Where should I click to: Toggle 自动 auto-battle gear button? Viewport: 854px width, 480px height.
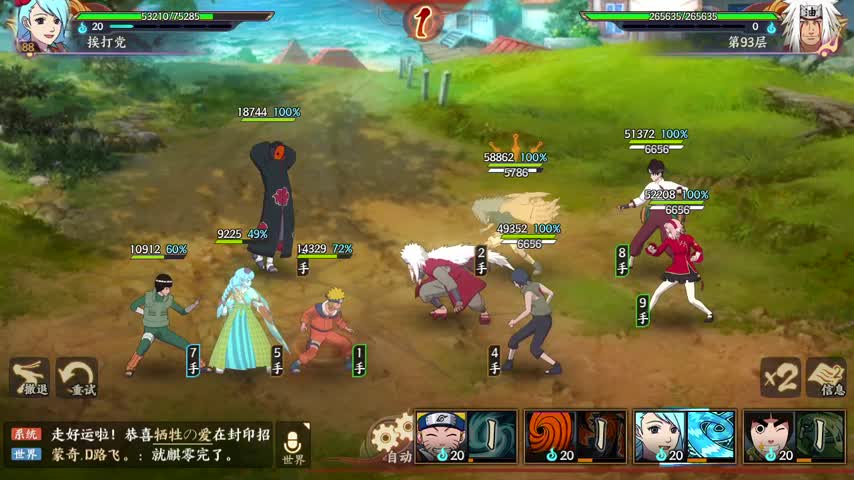[x=391, y=439]
